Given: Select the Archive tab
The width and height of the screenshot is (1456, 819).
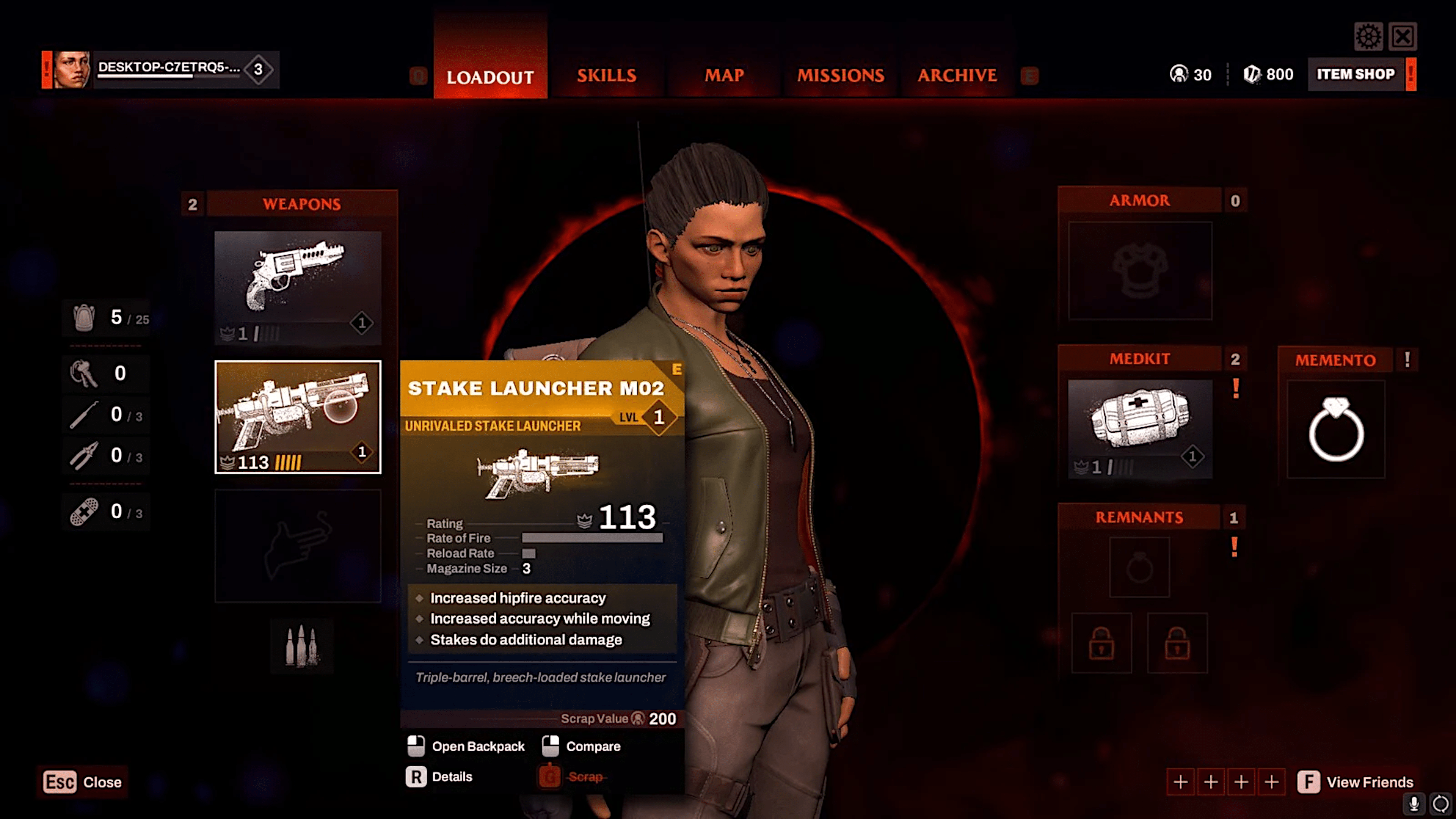Looking at the screenshot, I should click(957, 75).
